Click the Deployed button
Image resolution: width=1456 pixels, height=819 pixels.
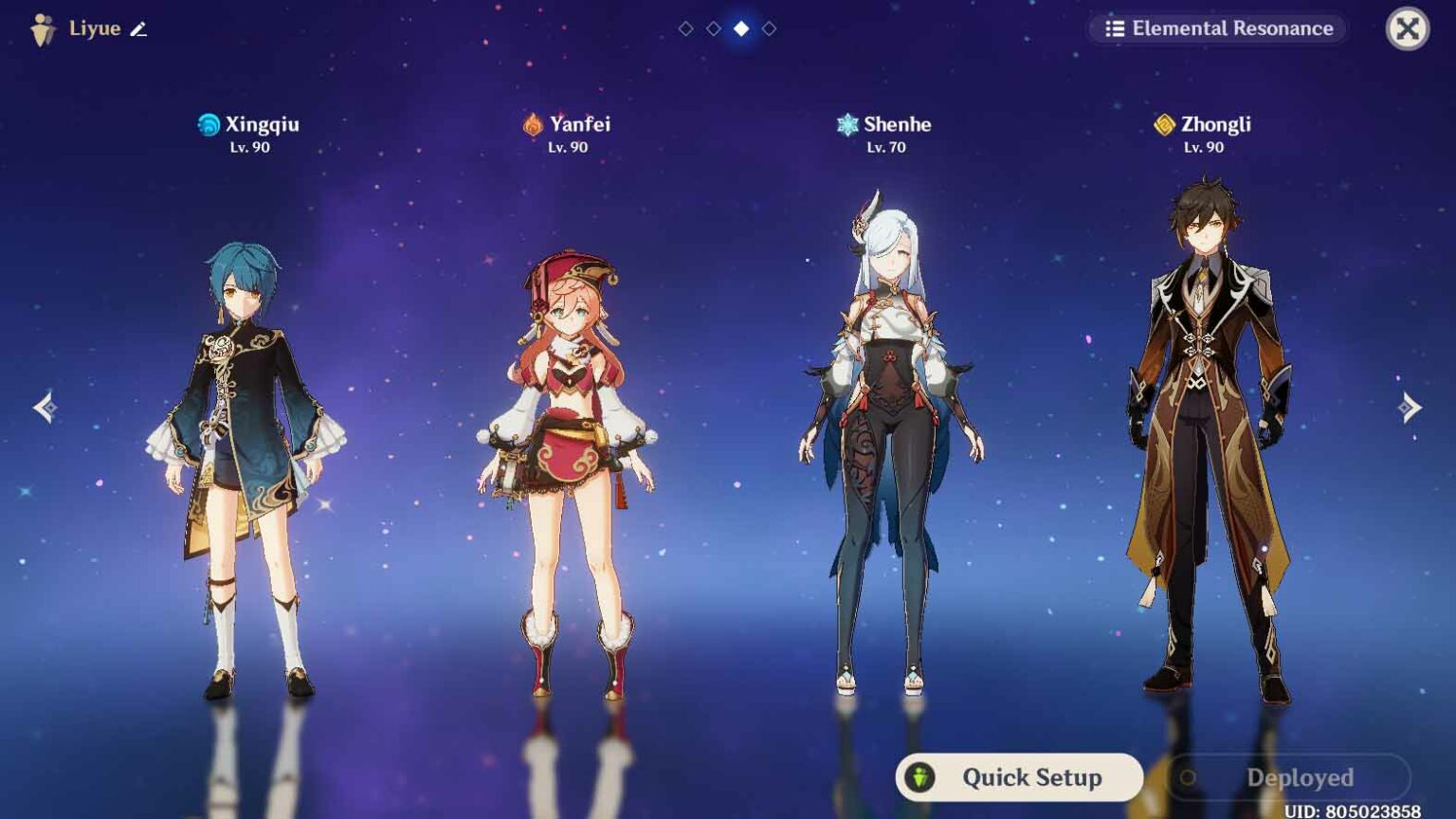(x=1287, y=777)
